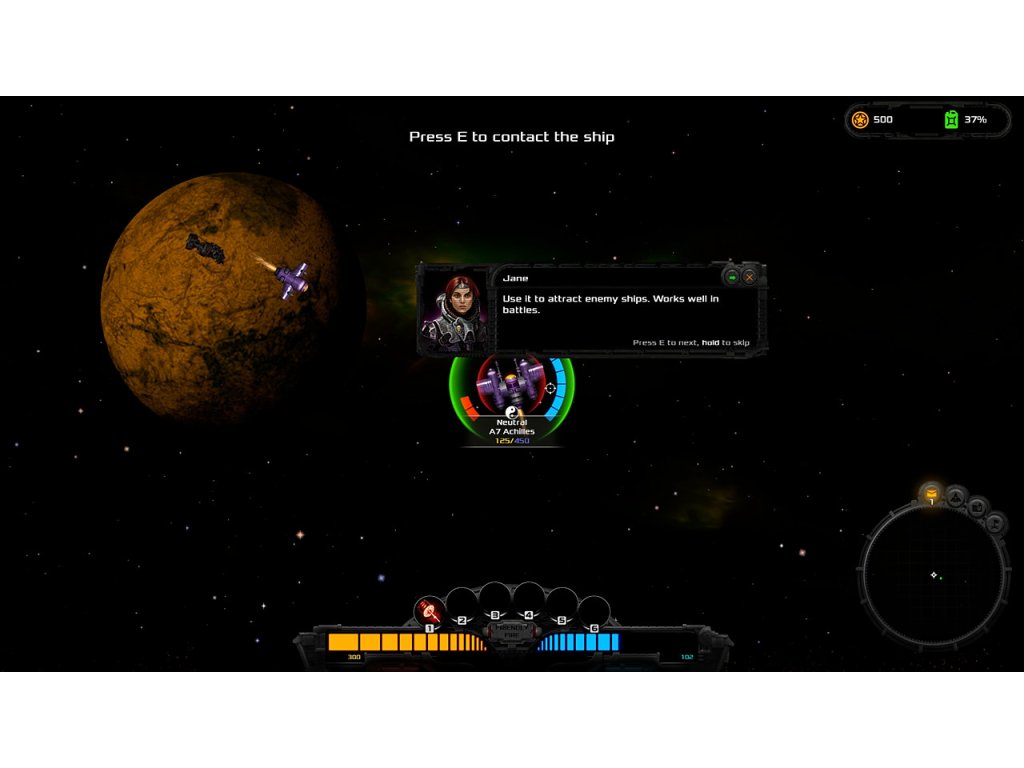
Task: Open the cargo box icon by the minimap
Action: tap(977, 508)
